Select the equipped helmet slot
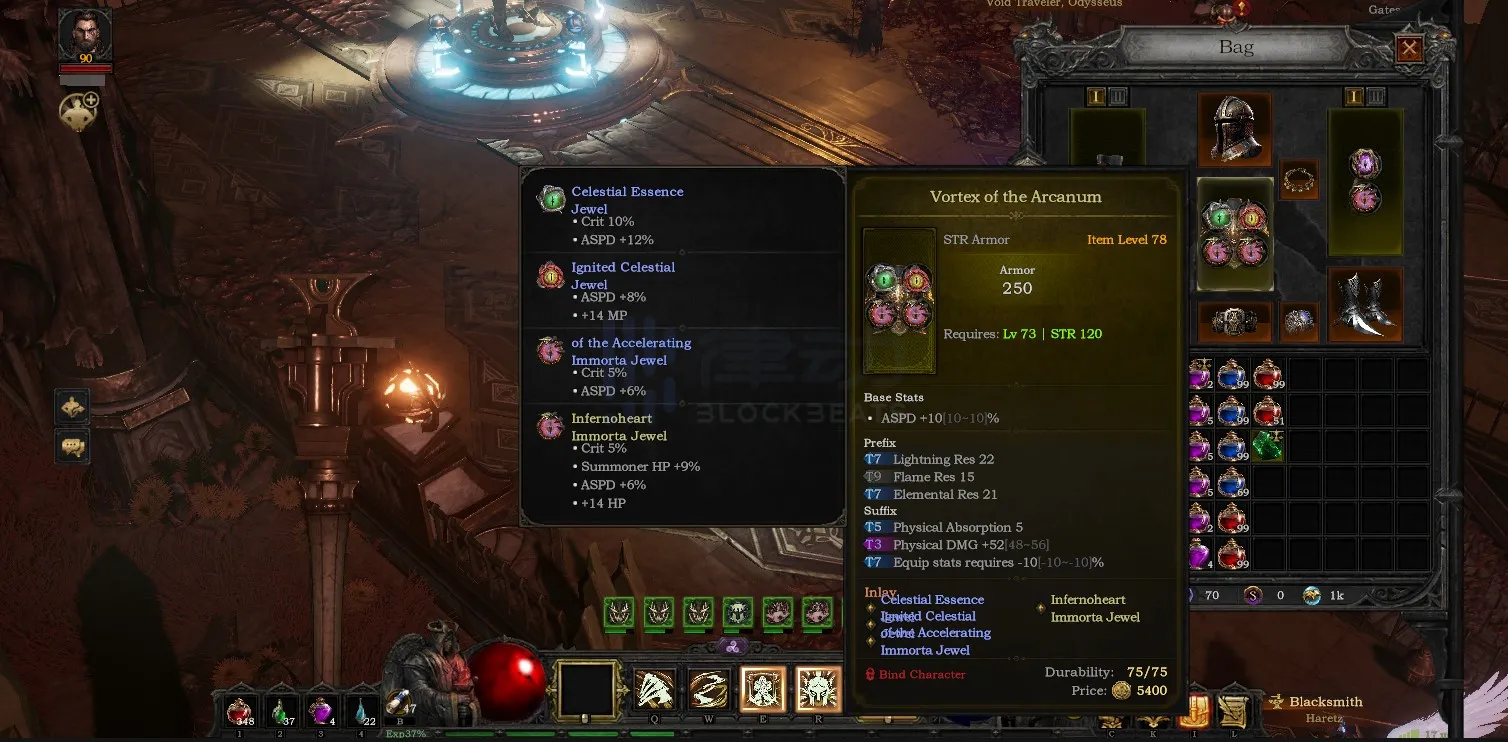 tap(1235, 130)
